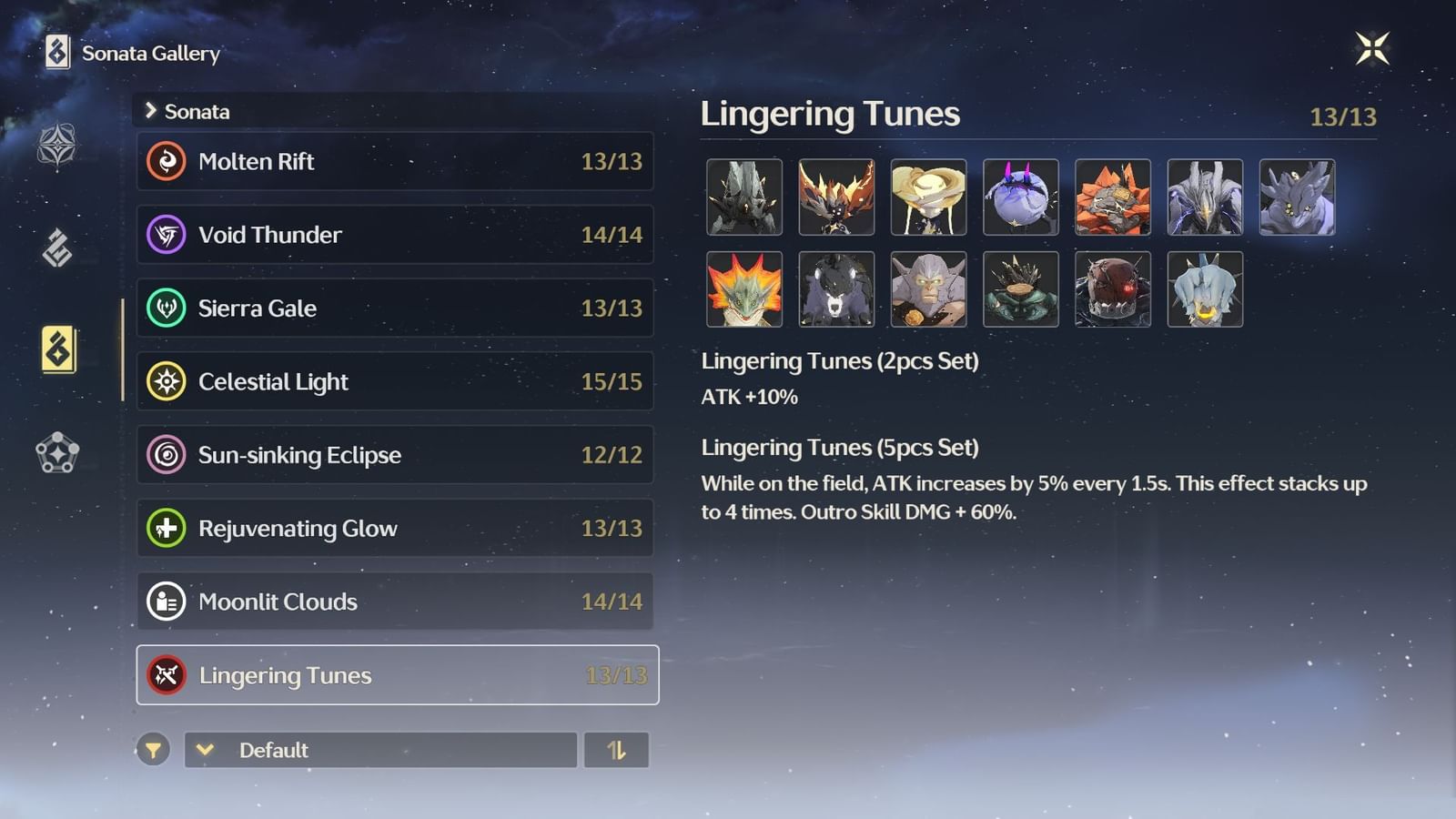Click the Sonata Gallery title label
Screen dimensions: 1456x819
[148, 54]
